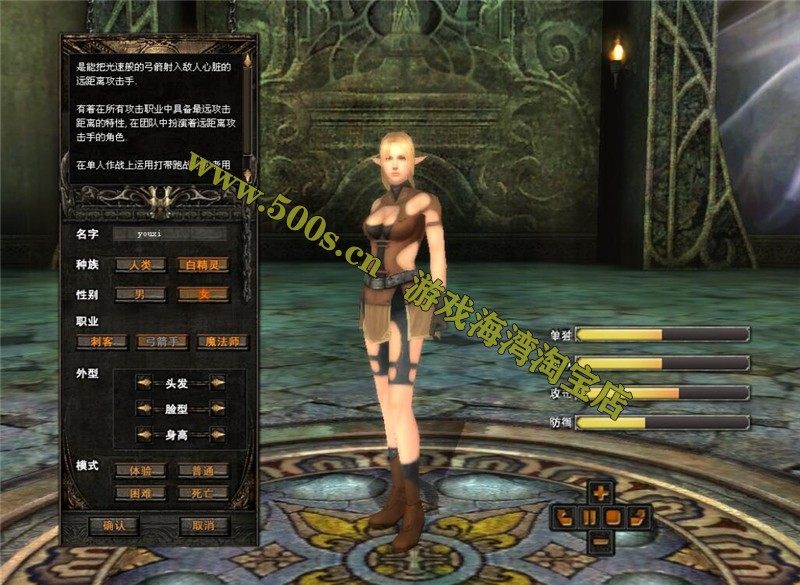
Task: Pick the 弓箭手 (Archer) class
Action: 160,341
